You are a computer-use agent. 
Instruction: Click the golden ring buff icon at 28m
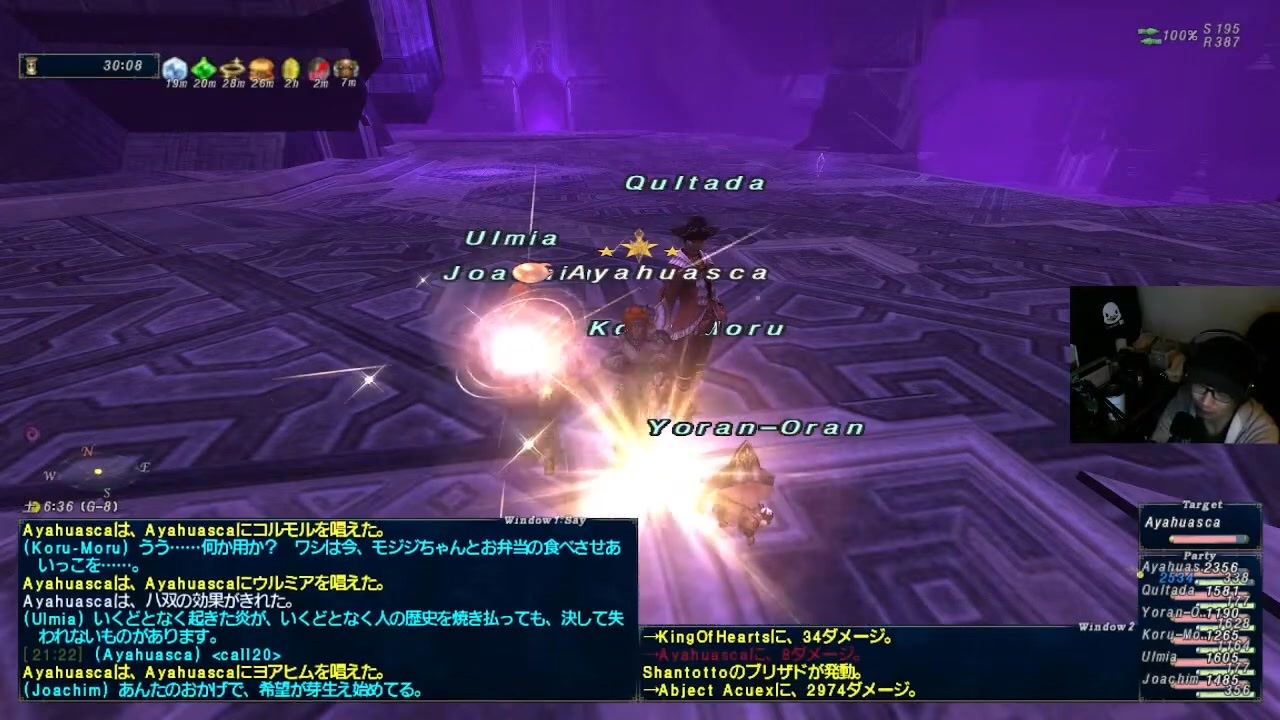click(x=231, y=68)
